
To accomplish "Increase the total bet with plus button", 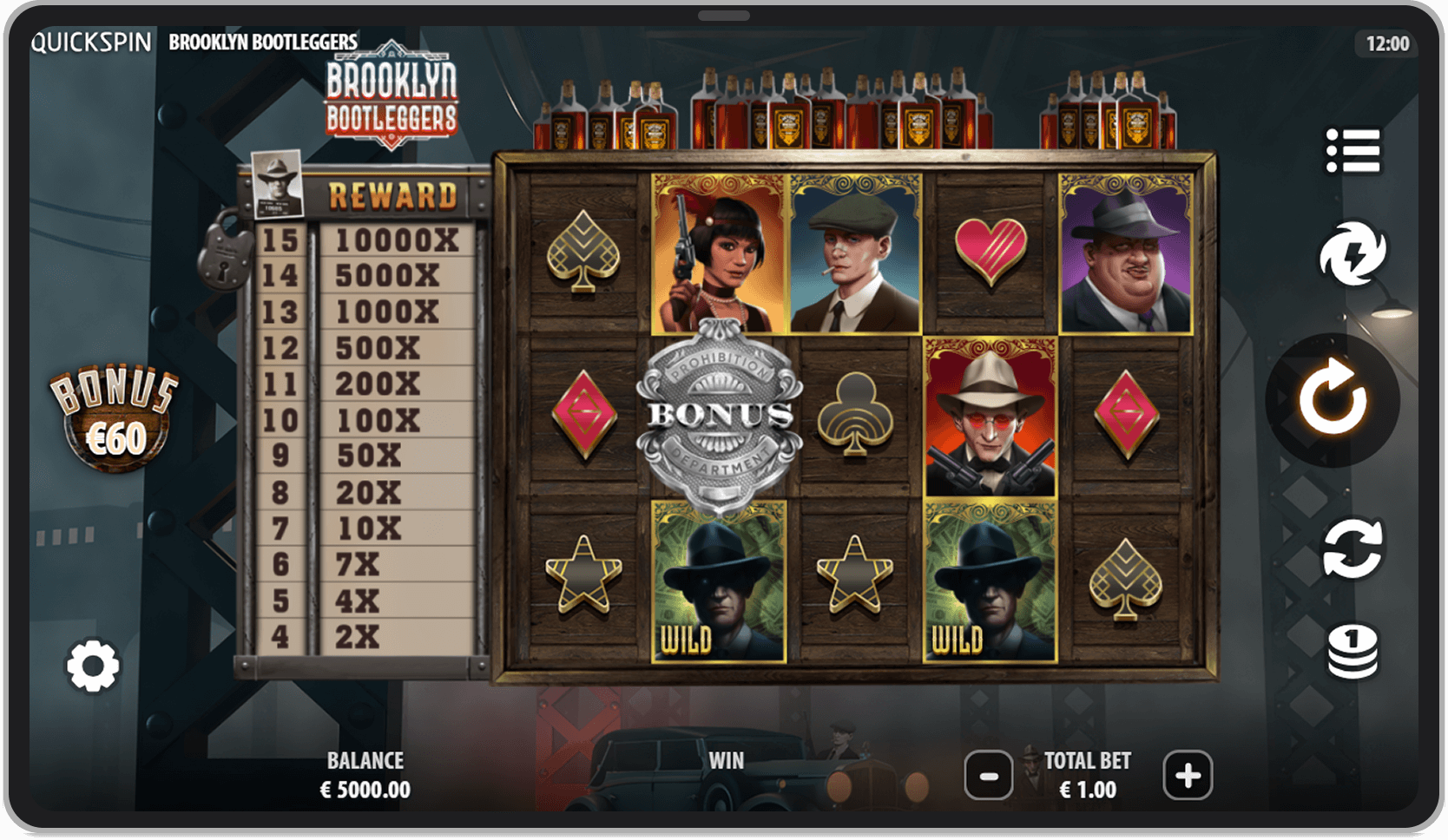I will (1188, 775).
